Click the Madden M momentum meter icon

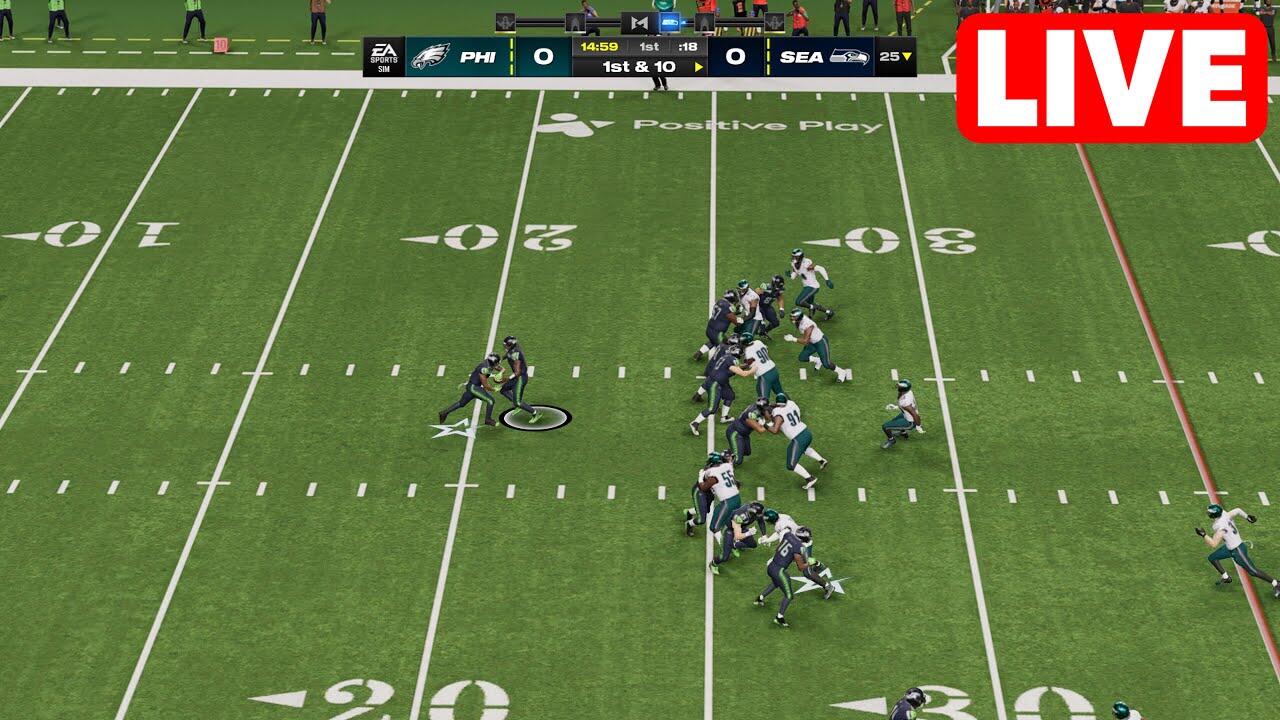(639, 22)
